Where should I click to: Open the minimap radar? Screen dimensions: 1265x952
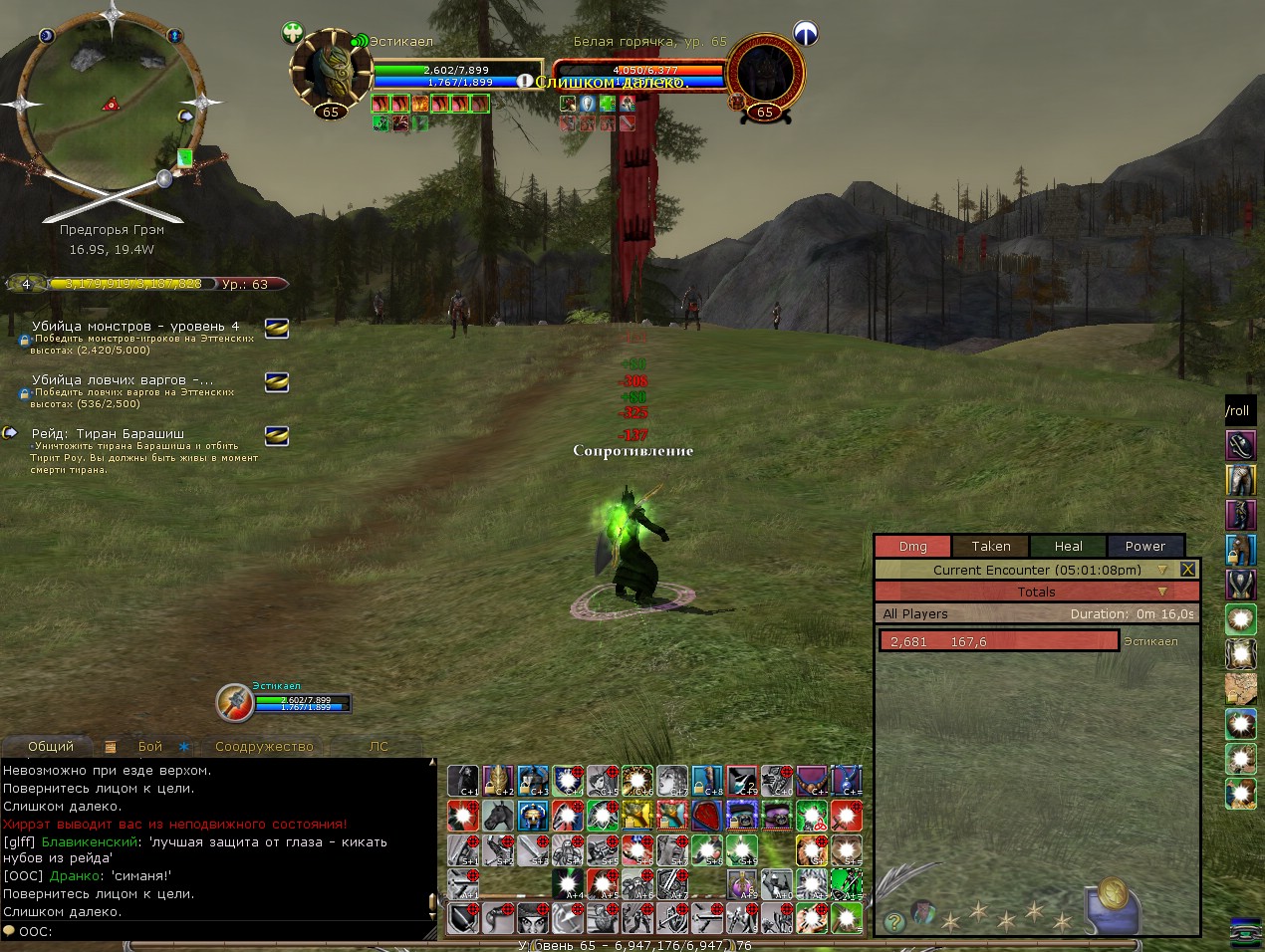112,103
